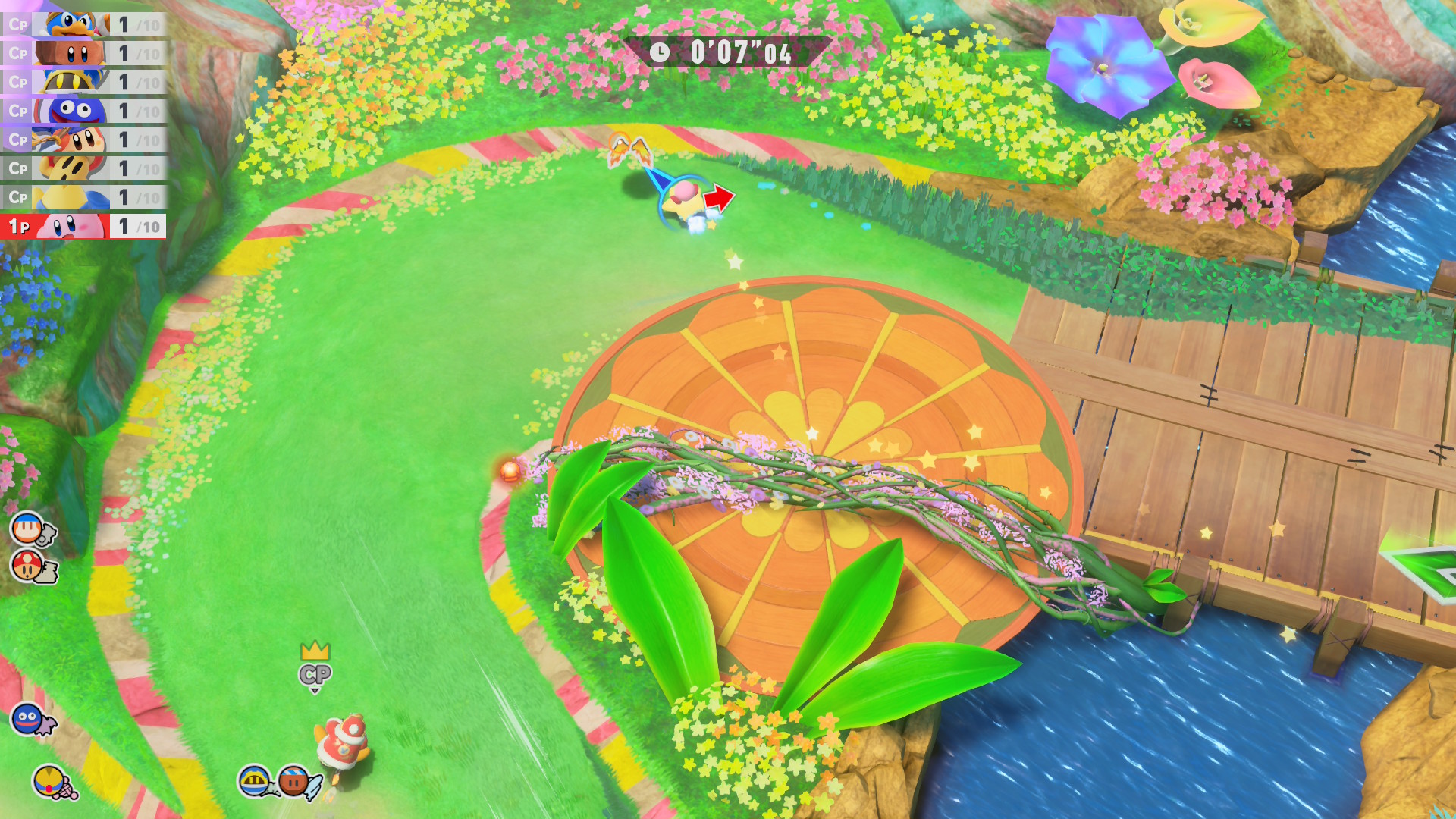The width and height of the screenshot is (1456, 819).
Task: Select King Dedede's row in the ranking list
Action: [83, 24]
